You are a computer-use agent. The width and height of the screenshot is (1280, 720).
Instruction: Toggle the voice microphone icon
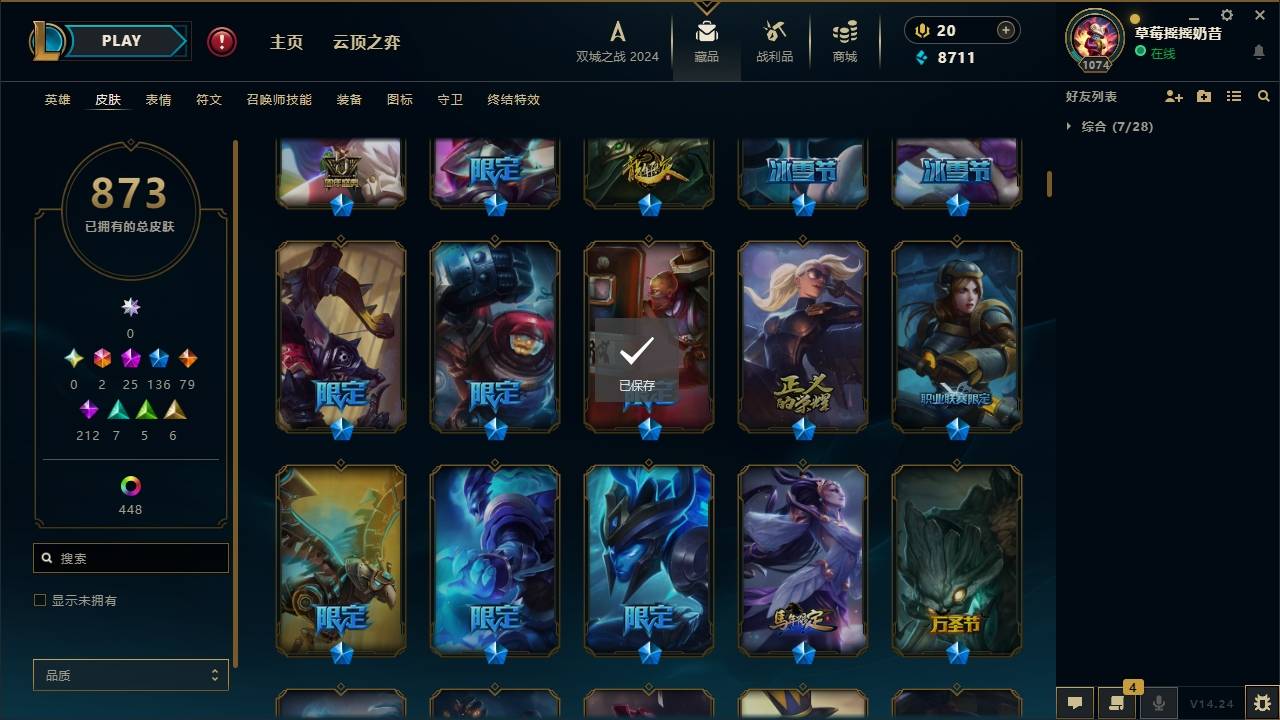pyautogui.click(x=1157, y=703)
